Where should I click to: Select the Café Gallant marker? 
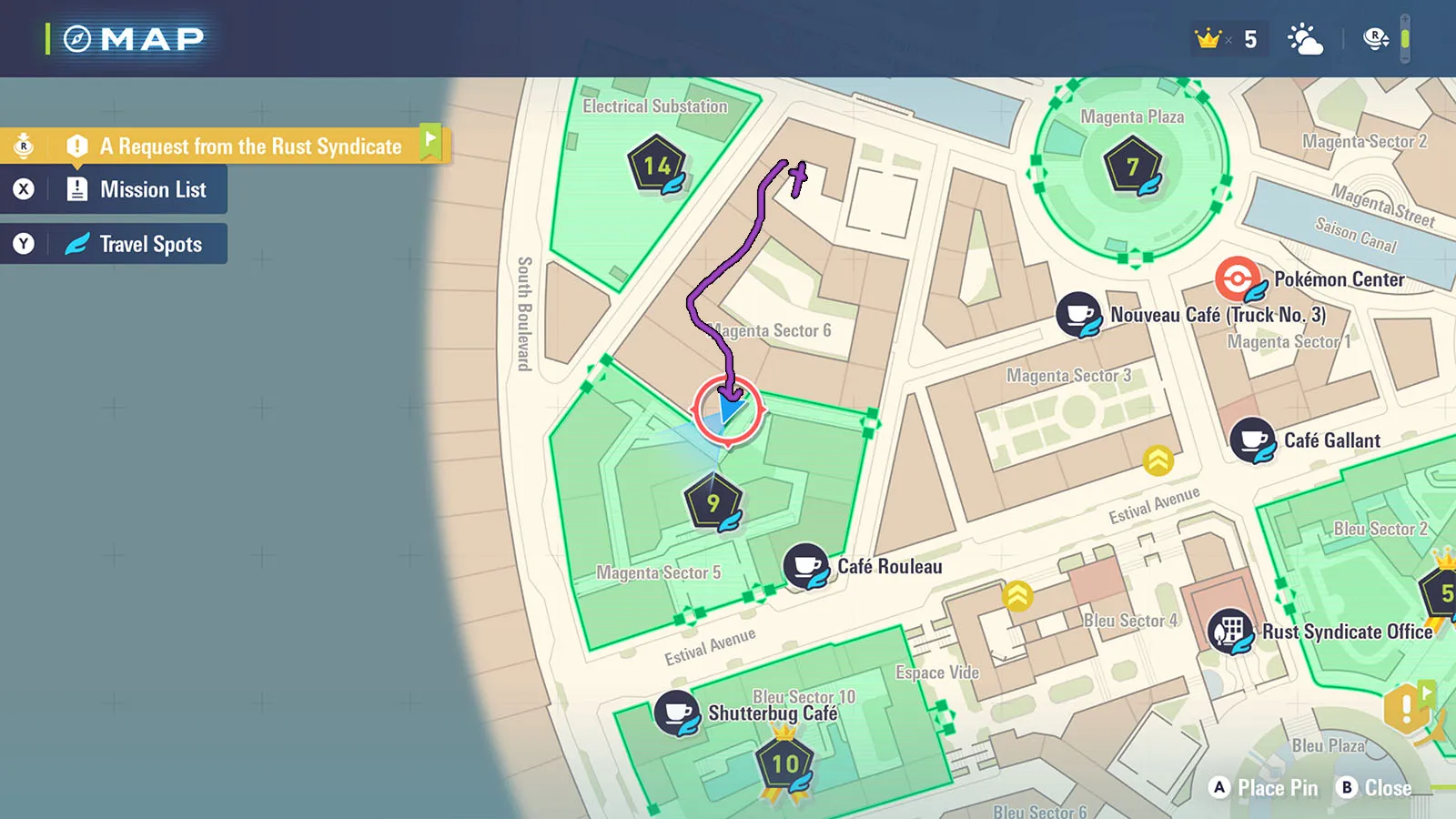tap(1253, 440)
